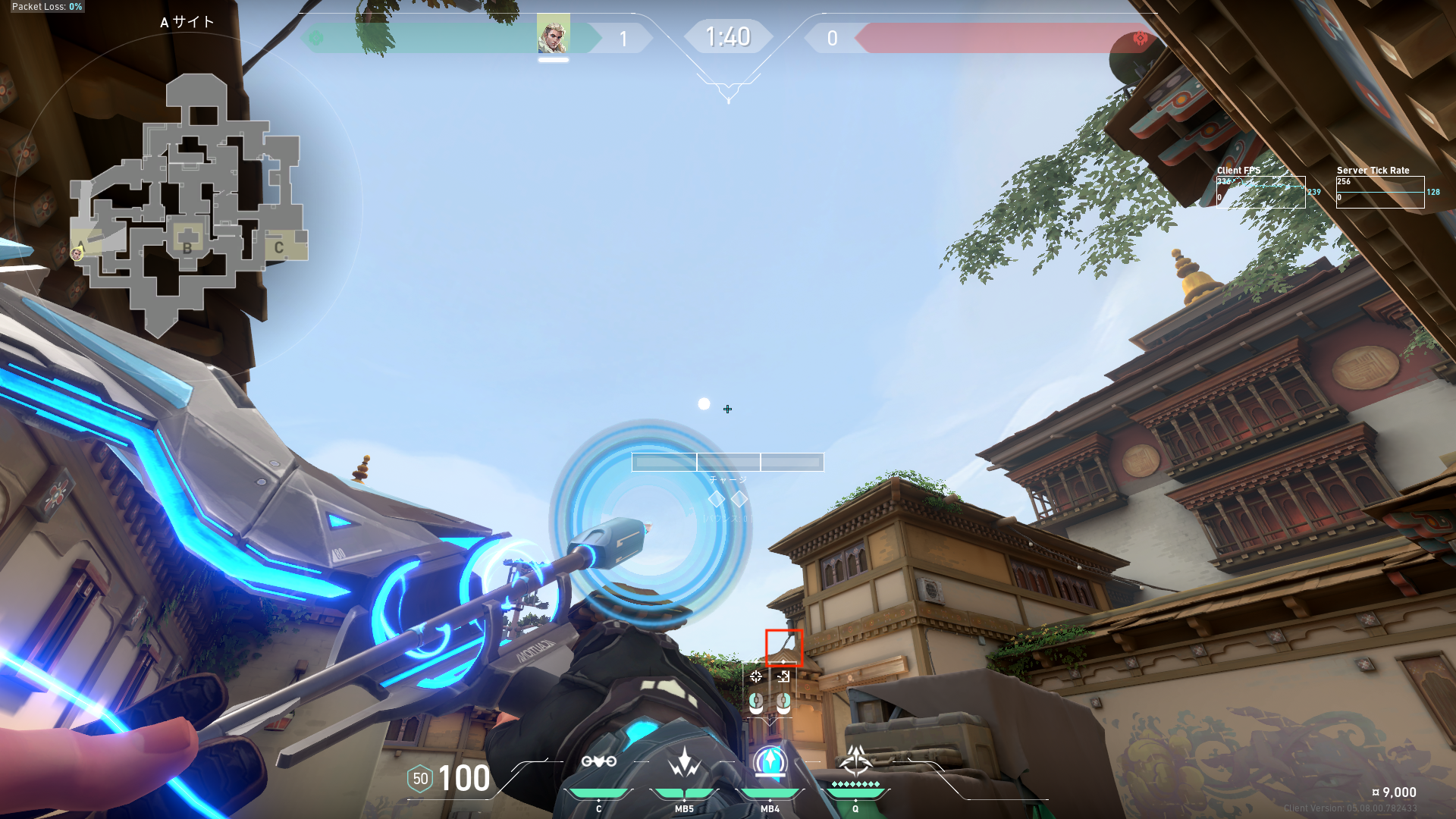Click the C site marker on minimap
The width and height of the screenshot is (1456, 819).
point(279,247)
